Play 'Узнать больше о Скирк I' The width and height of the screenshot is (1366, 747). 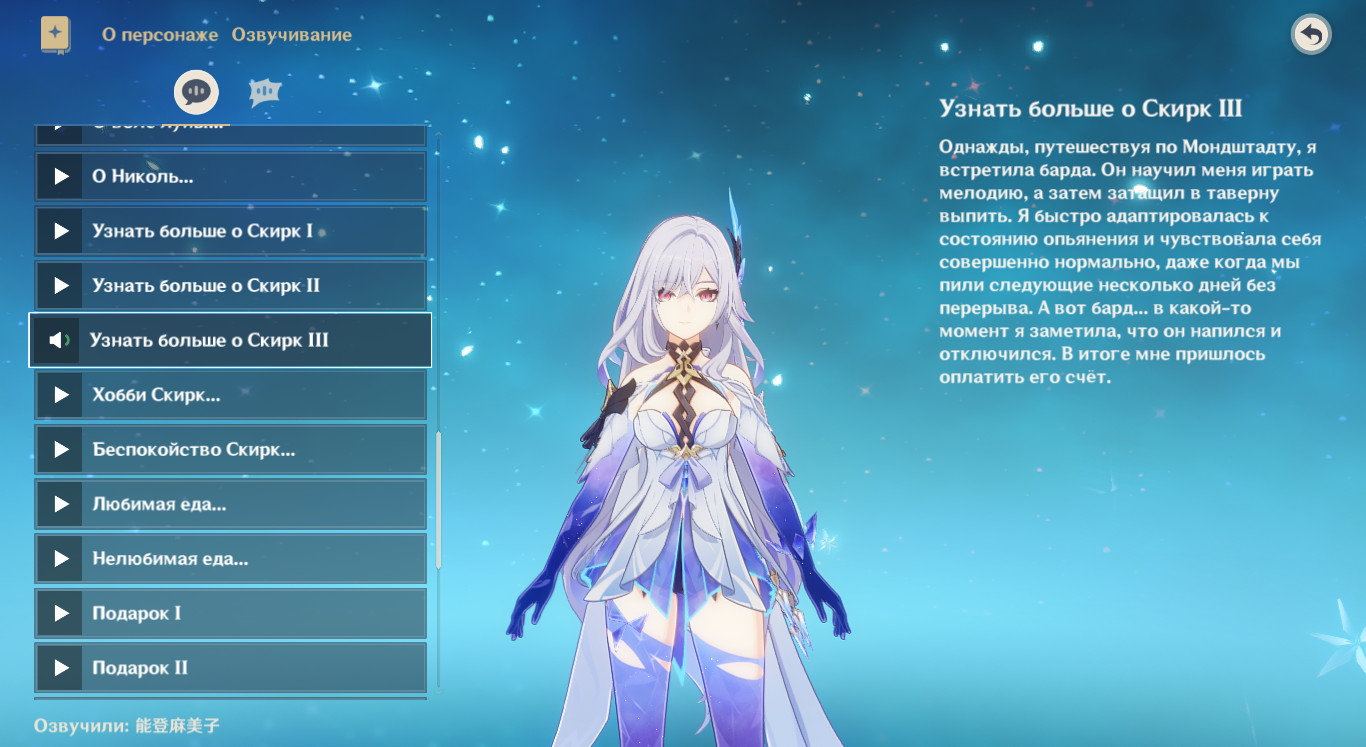(x=230, y=231)
